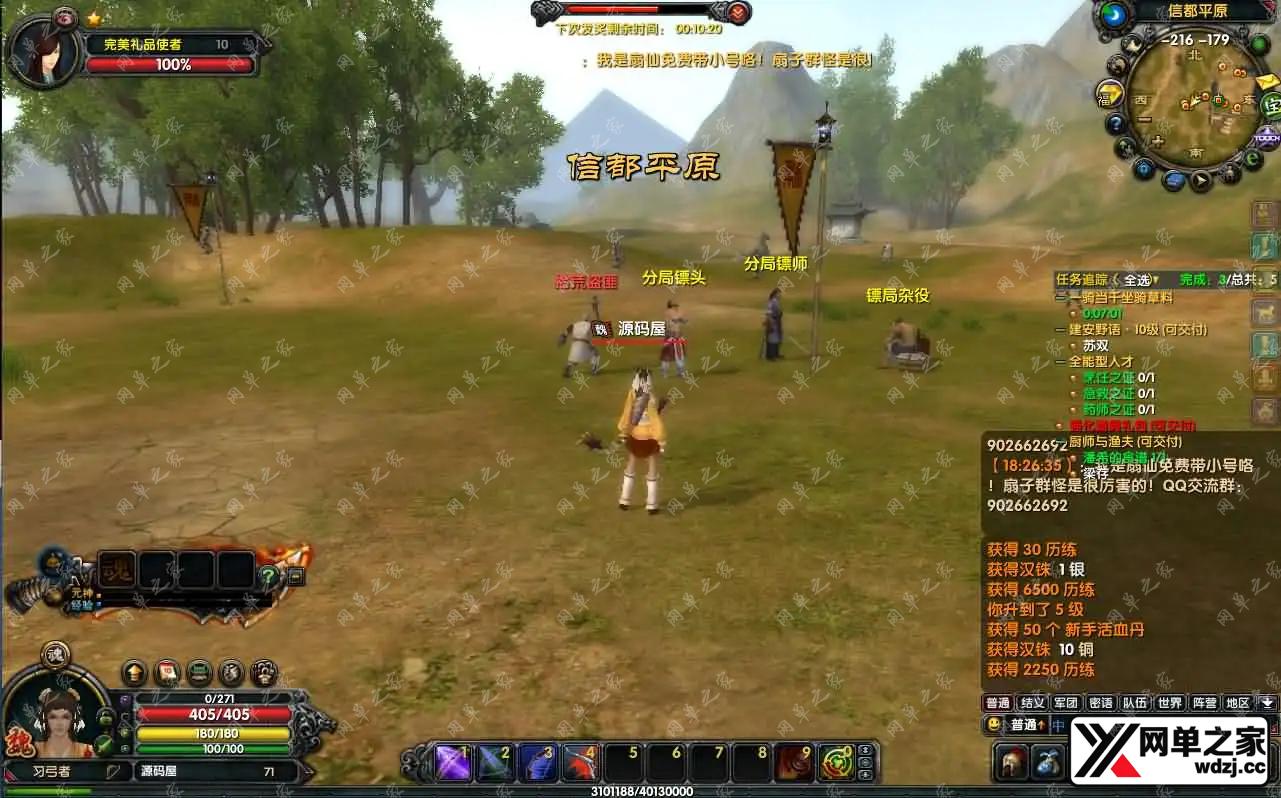The height and width of the screenshot is (798, 1281).
Task: Trigger the green swirl skill in slot 0
Action: [837, 763]
